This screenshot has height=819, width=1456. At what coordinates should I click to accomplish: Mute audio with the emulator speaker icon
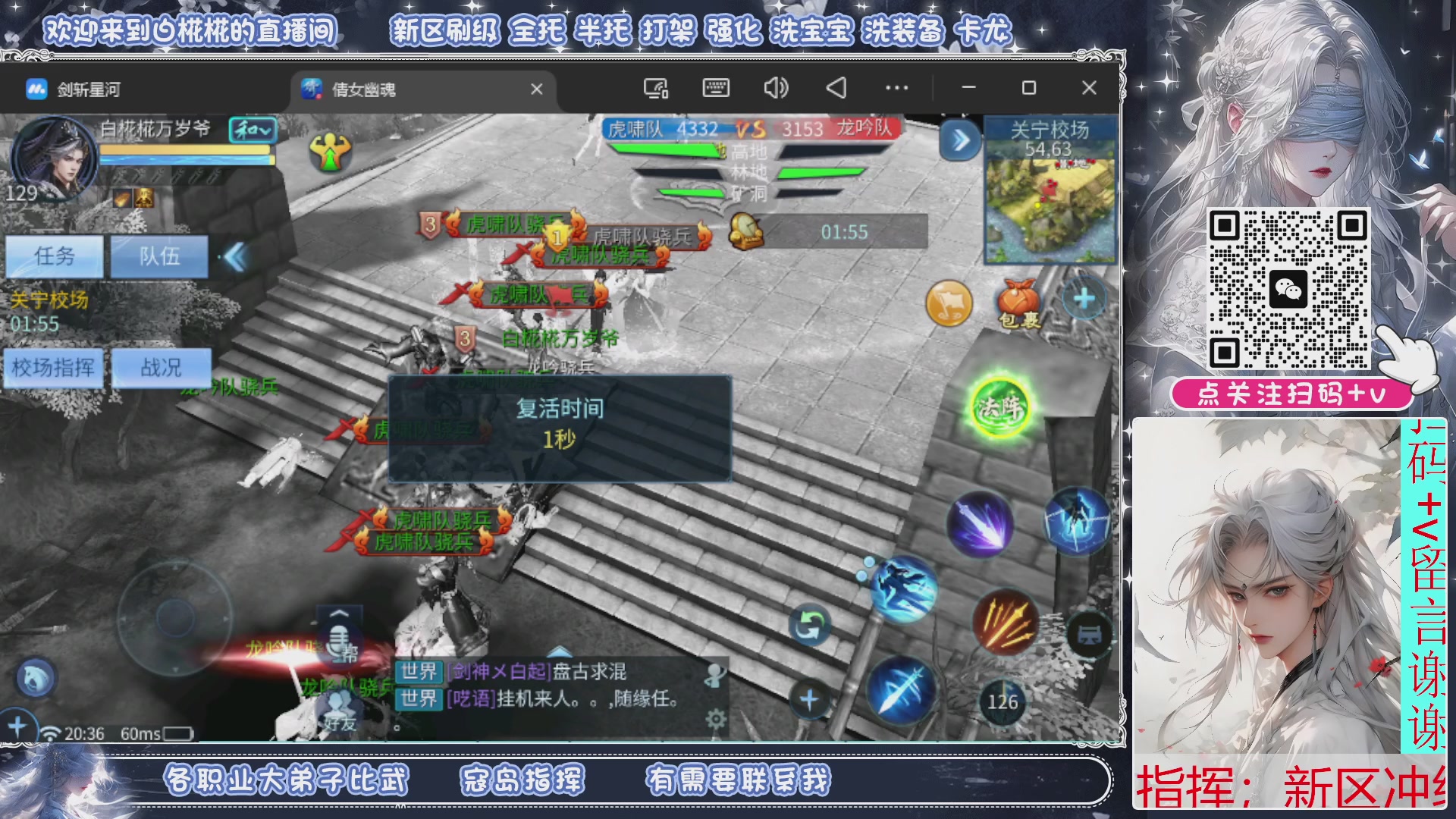[774, 88]
